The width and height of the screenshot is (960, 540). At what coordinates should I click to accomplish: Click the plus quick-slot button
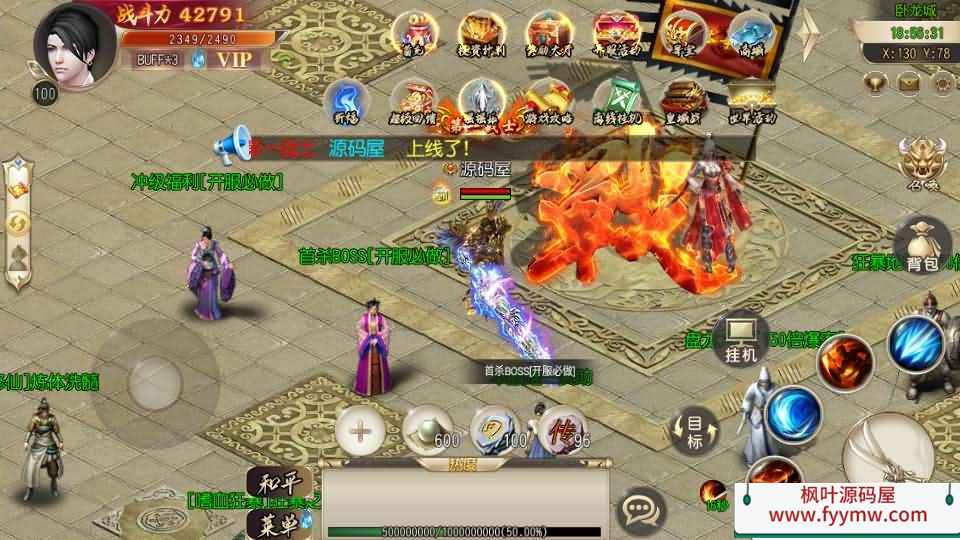pyautogui.click(x=360, y=431)
